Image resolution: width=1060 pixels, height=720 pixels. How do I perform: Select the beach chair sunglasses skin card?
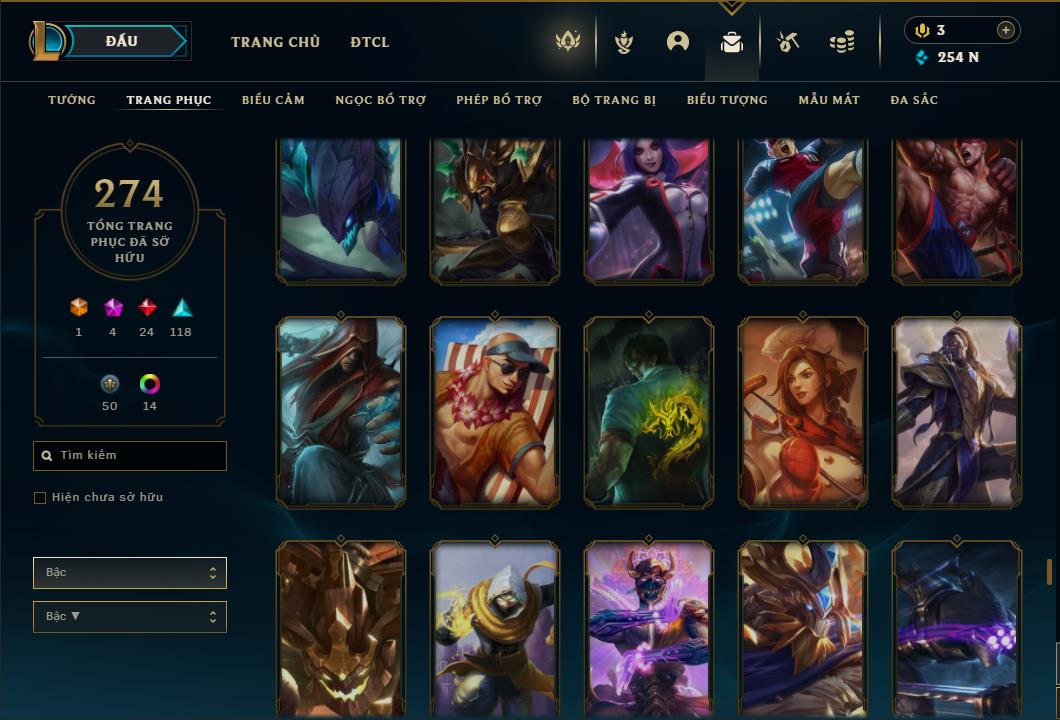(495, 412)
